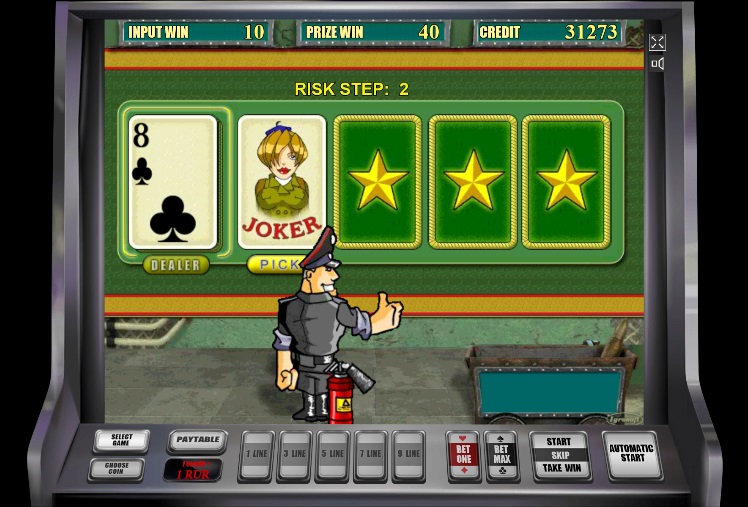Choose the 3 Line button
This screenshot has width=748, height=507.
click(x=295, y=456)
